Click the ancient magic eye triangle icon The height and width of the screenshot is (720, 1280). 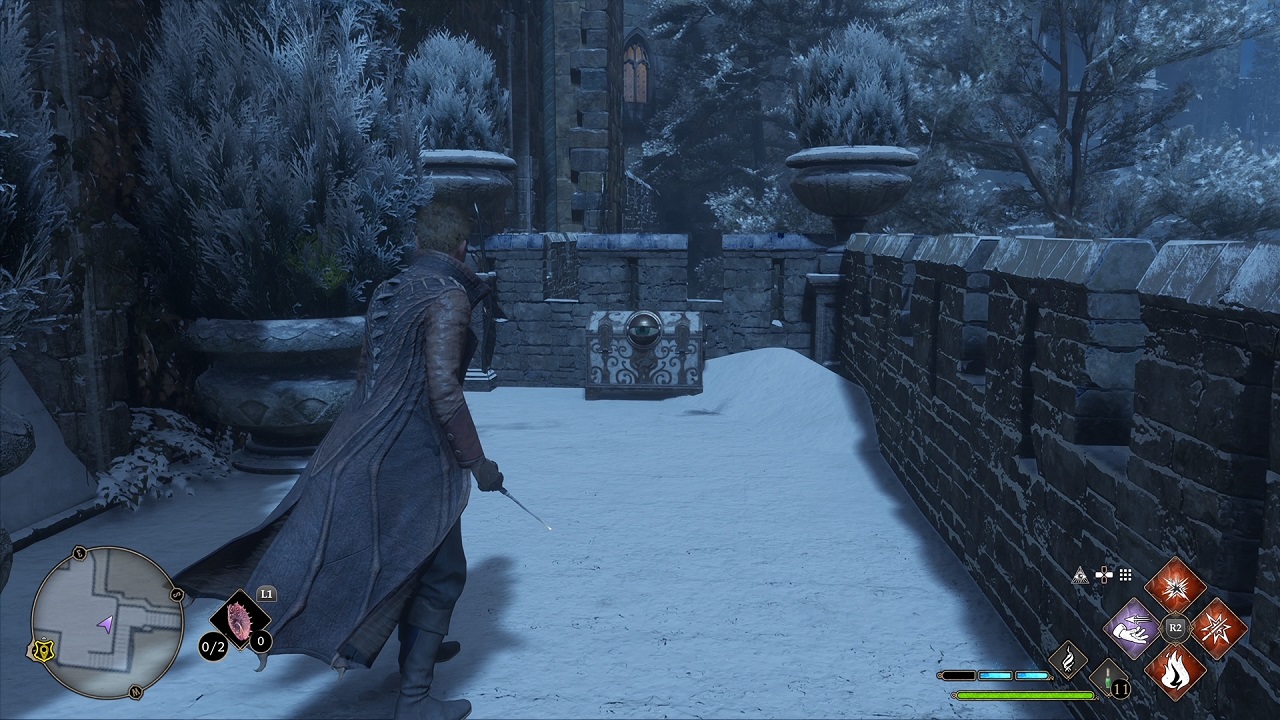[1082, 577]
